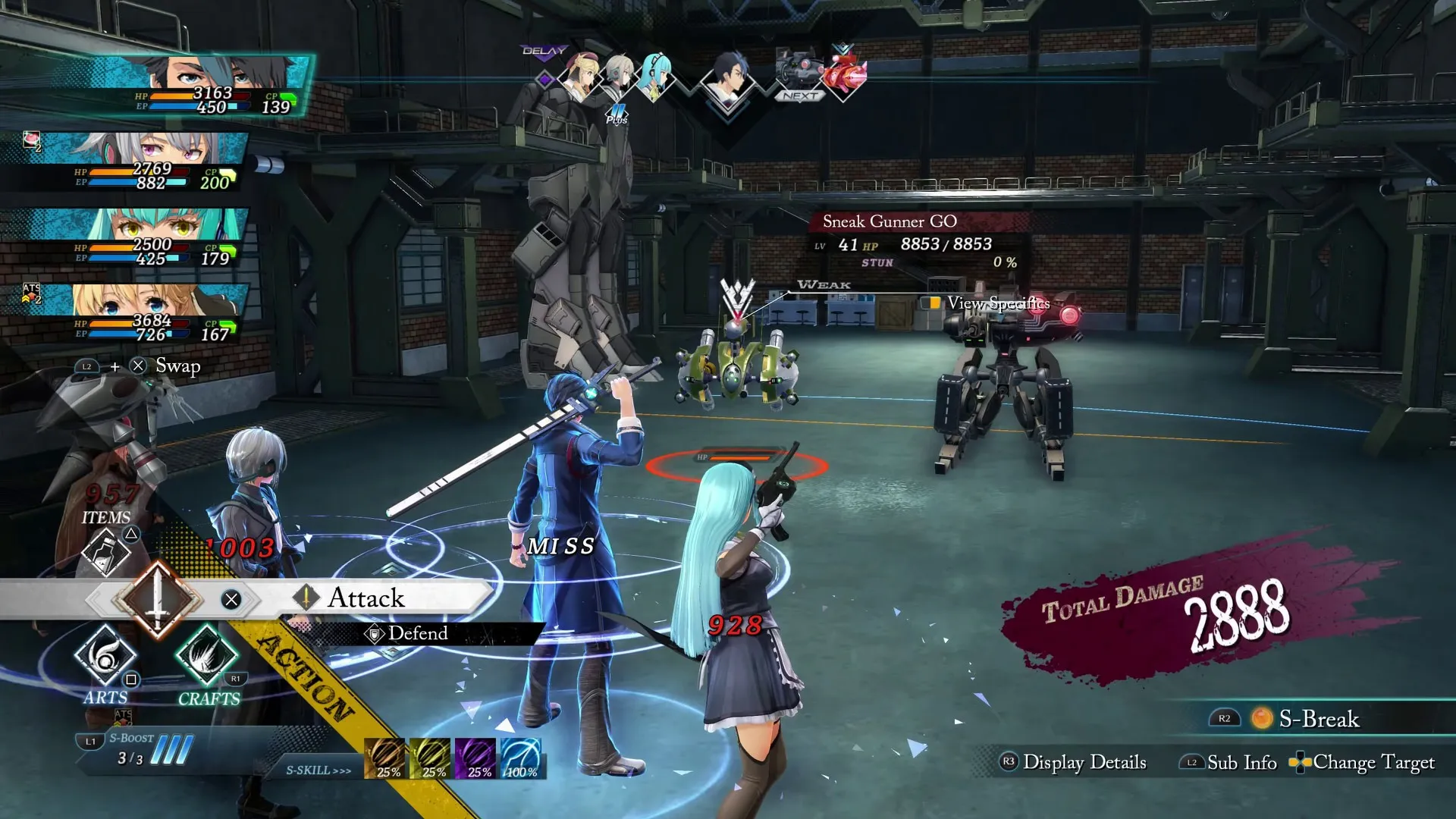
Task: Select the first 25% S-Skill icon
Action: 385,758
